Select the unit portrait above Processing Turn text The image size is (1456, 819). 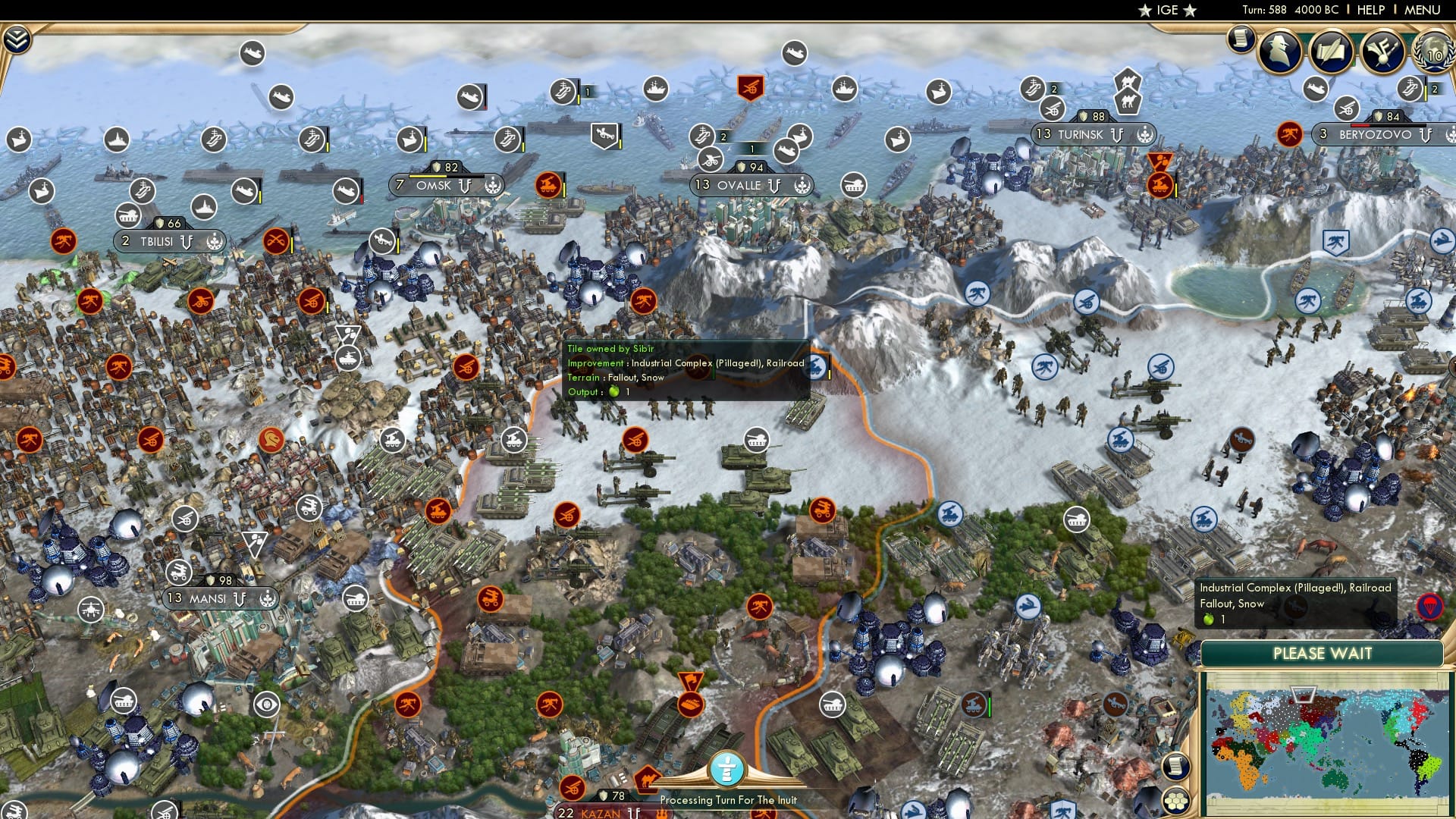726,767
